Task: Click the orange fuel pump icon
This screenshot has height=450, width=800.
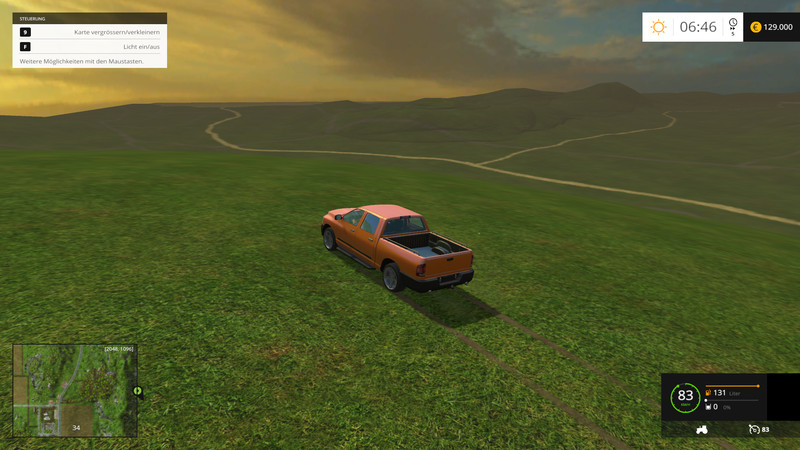Action: 708,393
